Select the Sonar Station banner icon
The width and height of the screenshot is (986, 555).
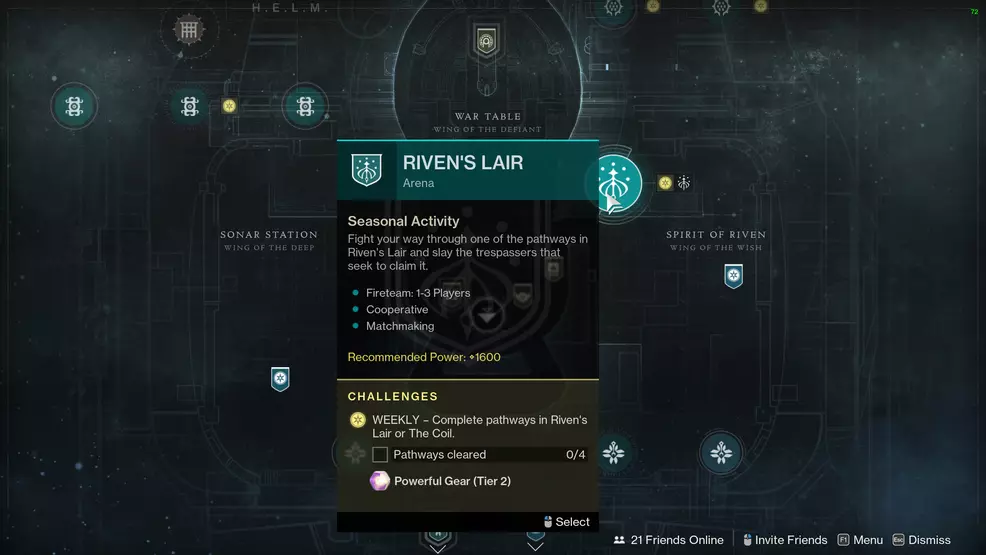pyautogui.click(x=280, y=379)
